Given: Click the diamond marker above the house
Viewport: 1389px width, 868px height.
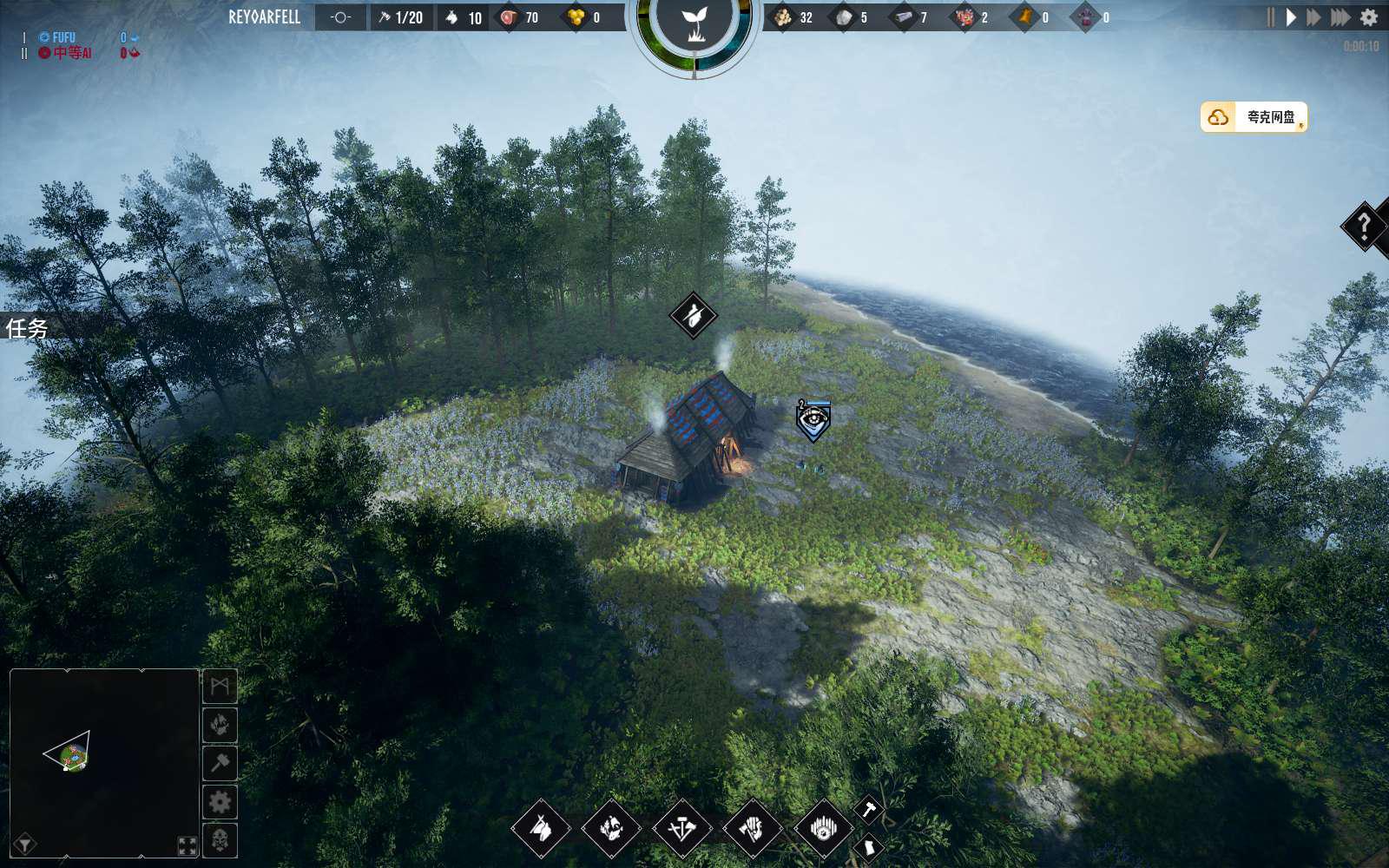Looking at the screenshot, I should coord(693,315).
